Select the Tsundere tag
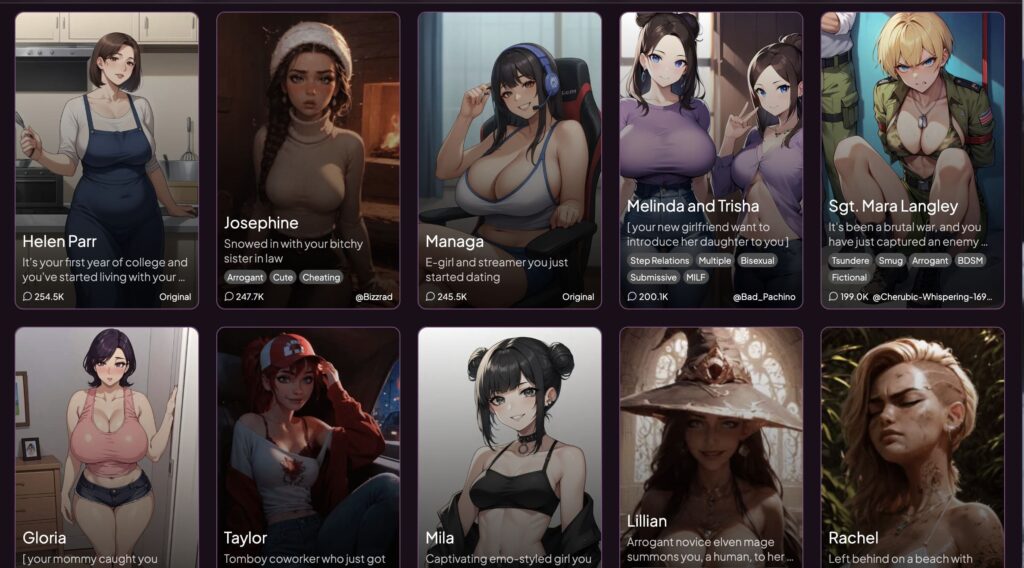Image resolution: width=1024 pixels, height=568 pixels. click(850, 260)
